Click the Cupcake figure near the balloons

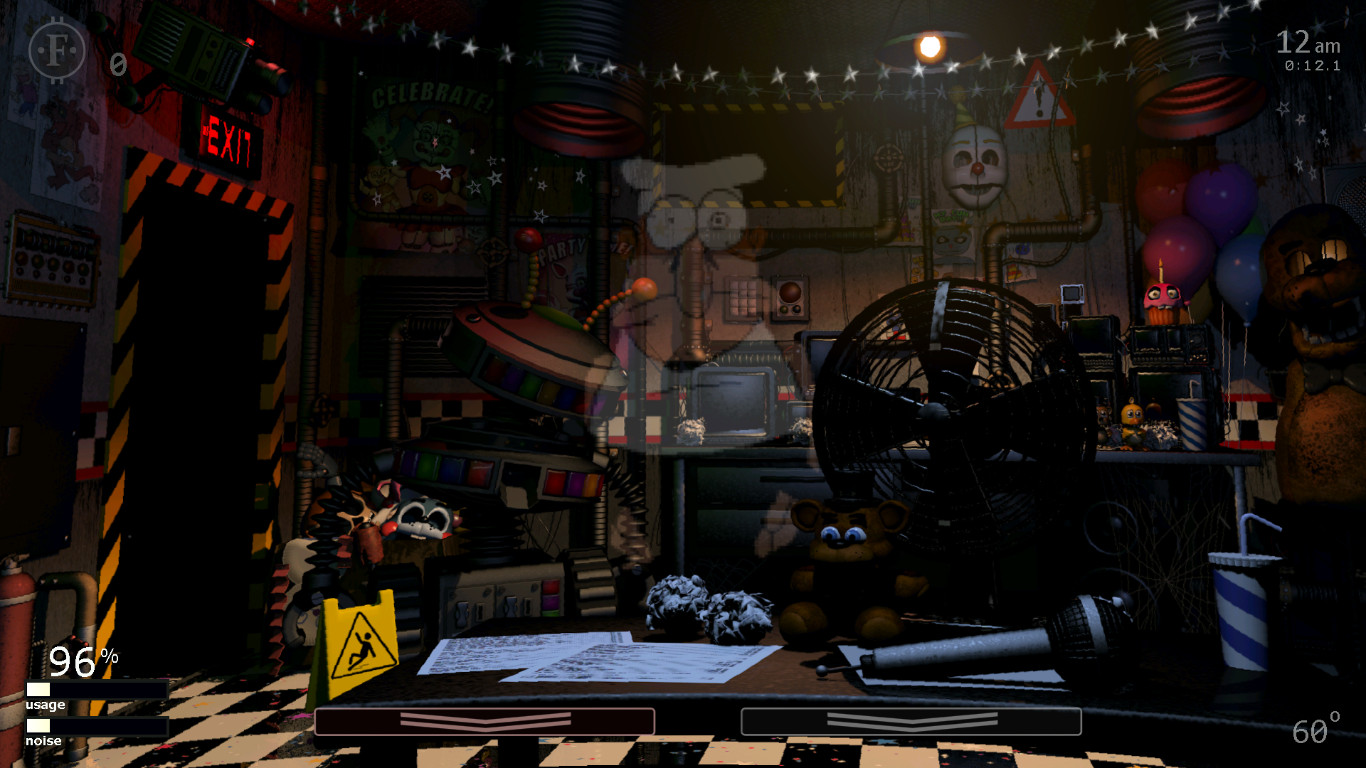point(1162,299)
